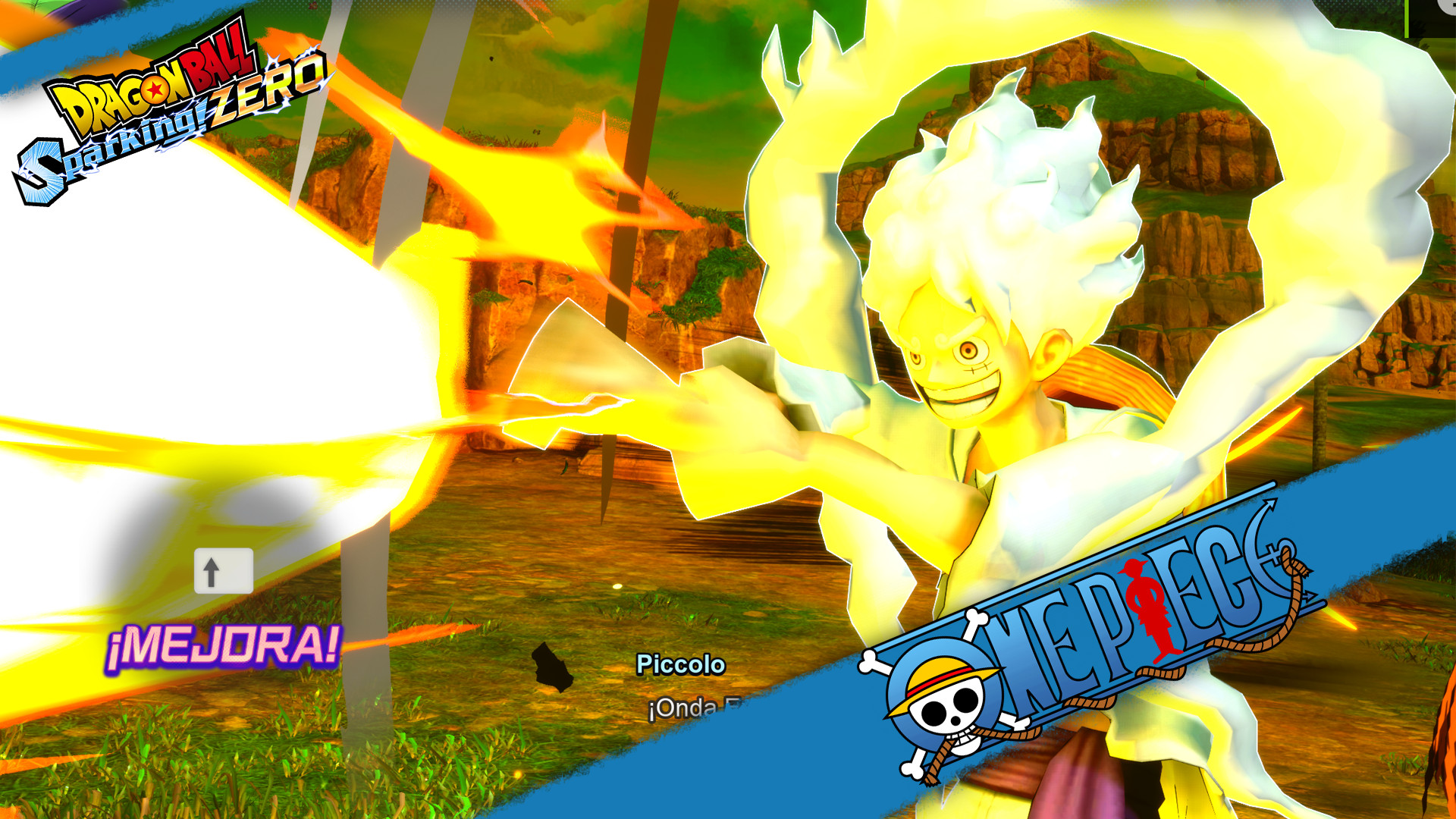Screen dimensions: 1456x819
Task: Click the red Luffy silhouette inside the logo
Action: tap(1145, 599)
